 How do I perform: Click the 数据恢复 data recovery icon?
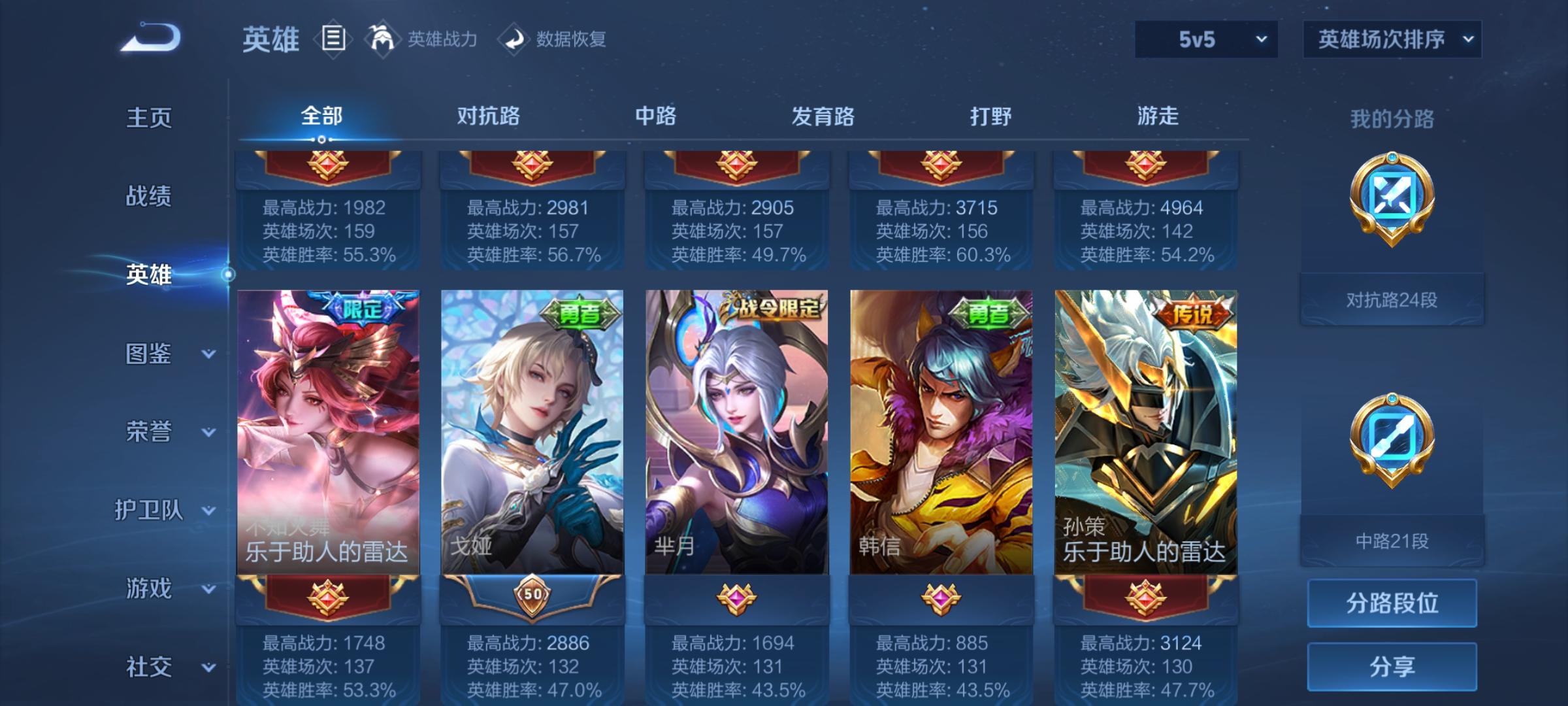[x=515, y=39]
